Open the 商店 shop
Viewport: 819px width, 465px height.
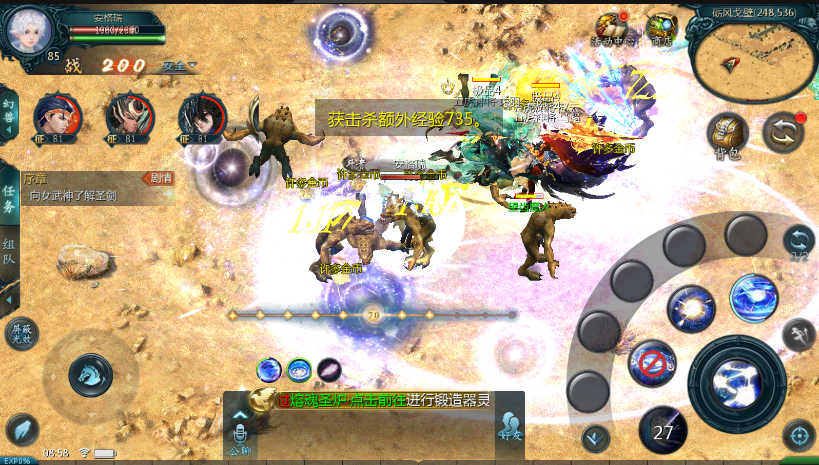(661, 29)
